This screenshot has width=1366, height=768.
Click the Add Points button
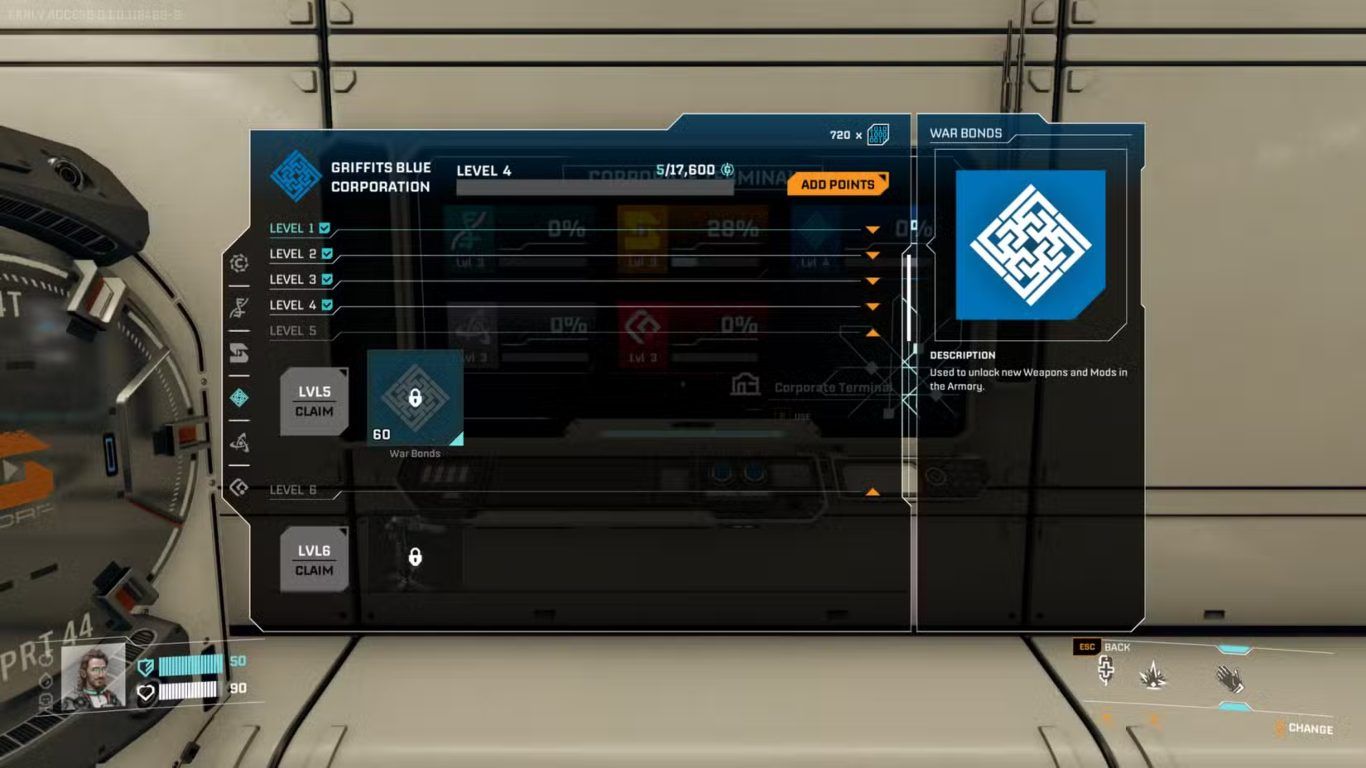pyautogui.click(x=837, y=184)
